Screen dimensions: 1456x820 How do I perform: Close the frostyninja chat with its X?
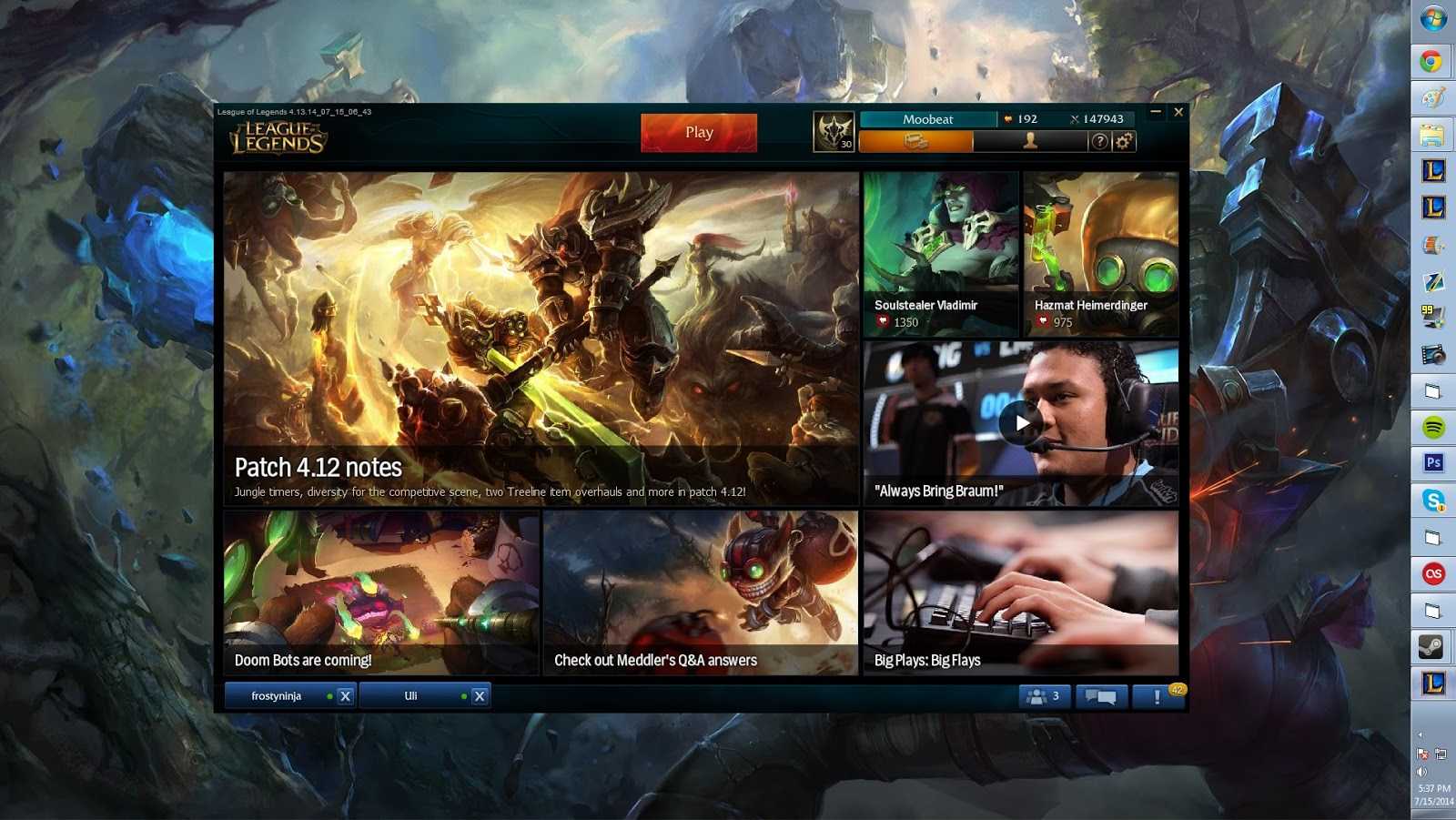[344, 695]
